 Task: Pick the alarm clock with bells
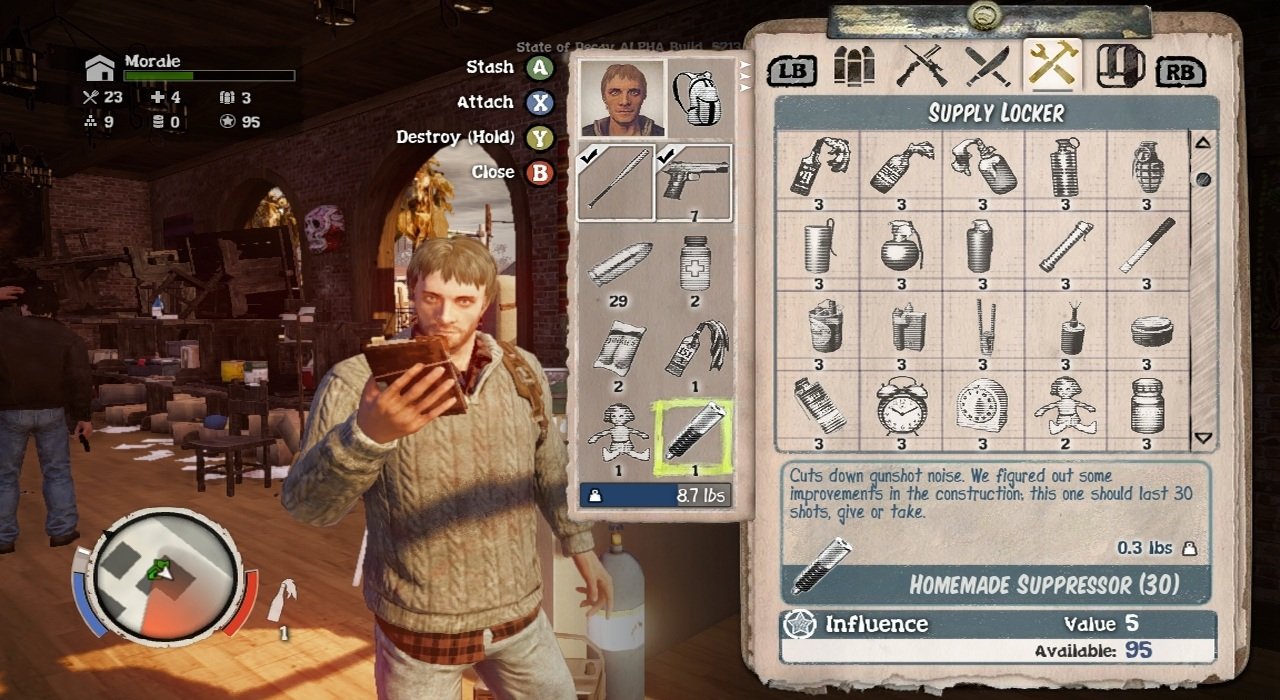(901, 407)
